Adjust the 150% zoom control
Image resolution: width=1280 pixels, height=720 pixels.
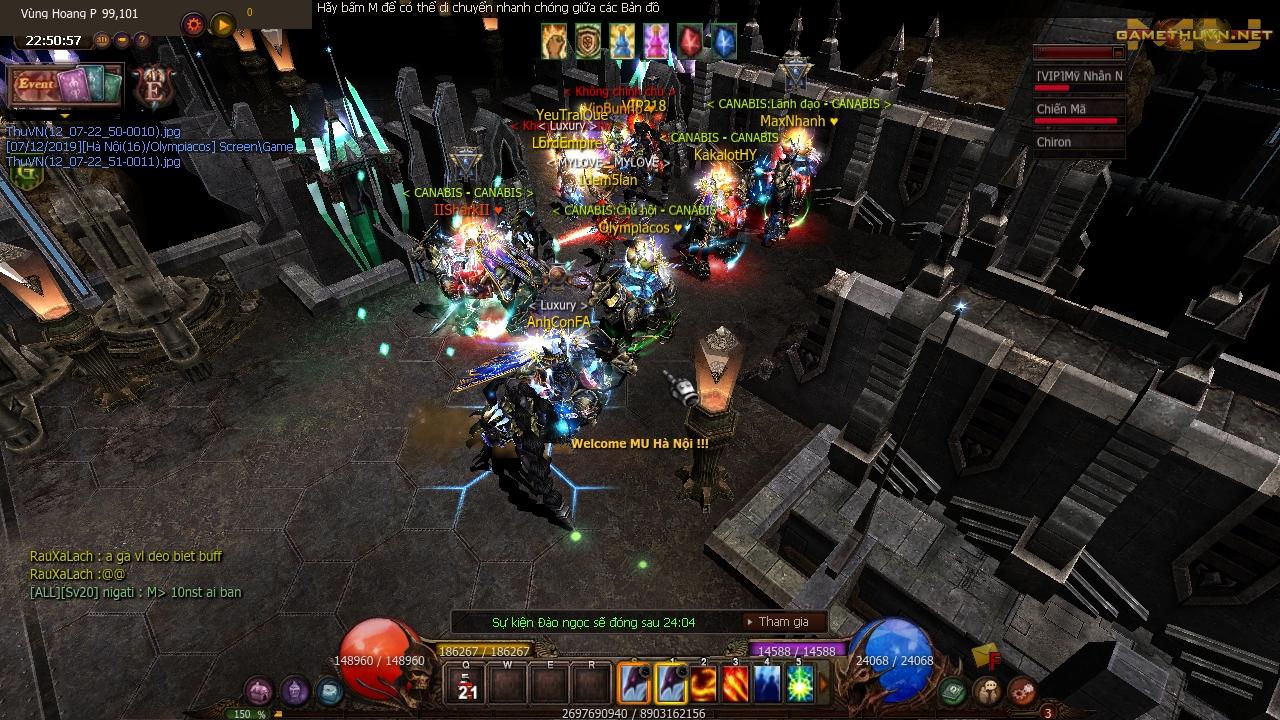click(x=246, y=714)
